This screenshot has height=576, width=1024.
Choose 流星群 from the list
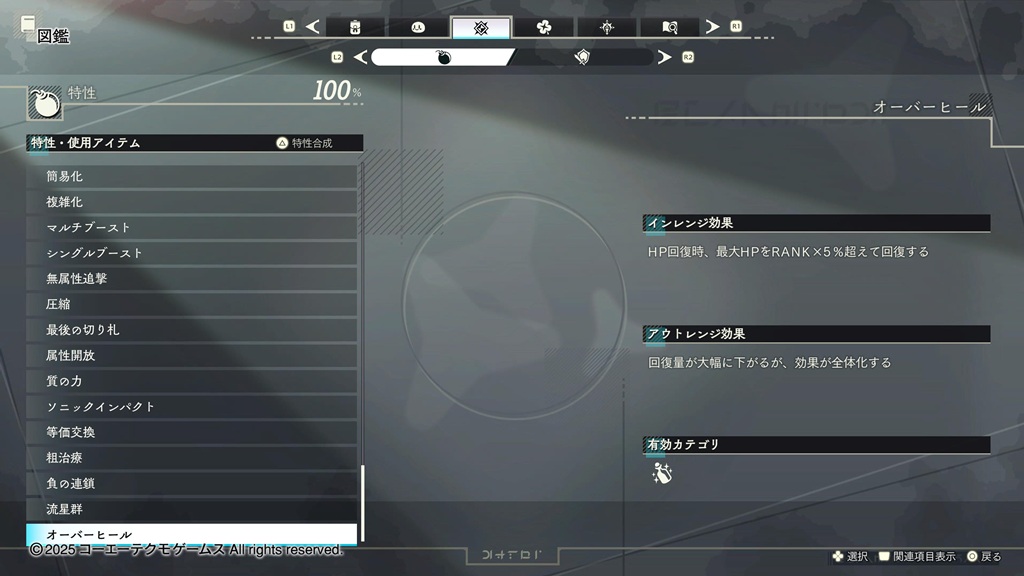click(x=191, y=509)
